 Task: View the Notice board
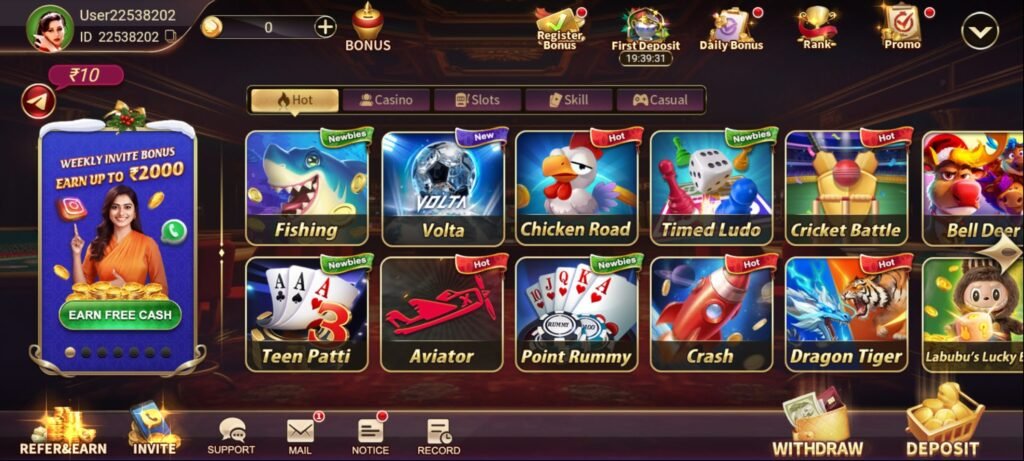coord(370,434)
